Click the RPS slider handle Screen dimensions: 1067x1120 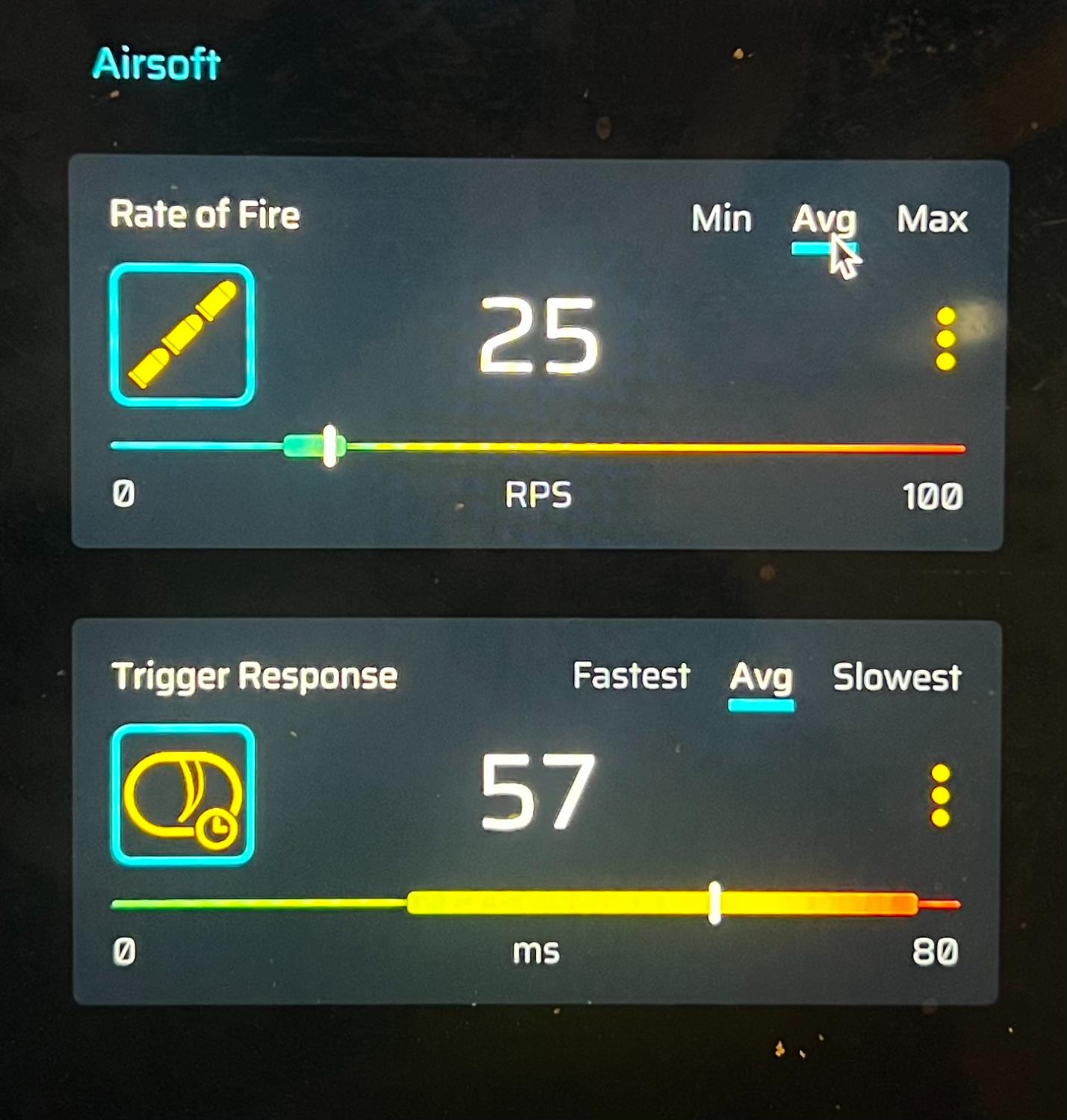(x=329, y=447)
